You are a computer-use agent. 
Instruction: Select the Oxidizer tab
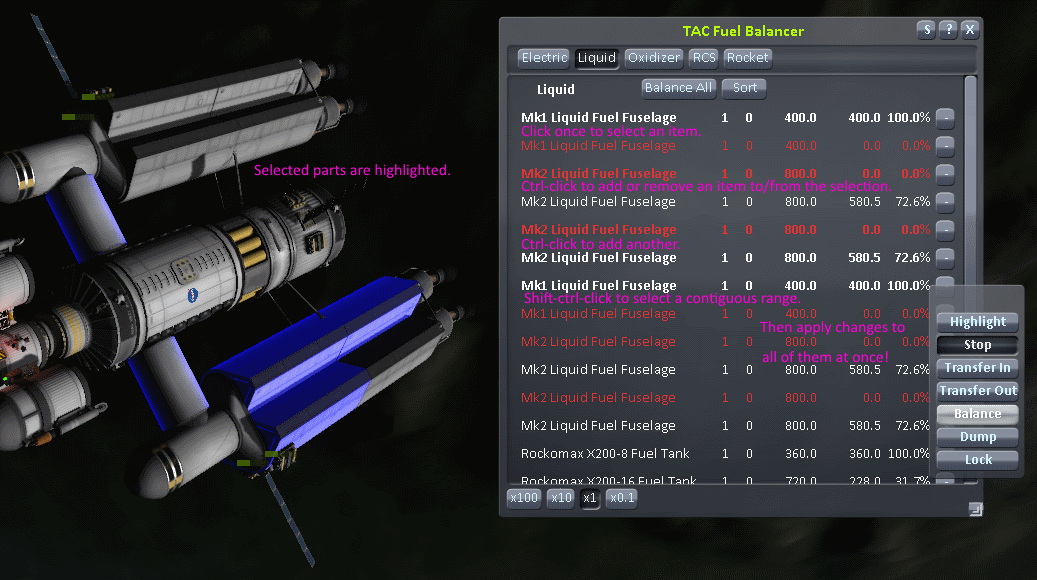(x=654, y=58)
